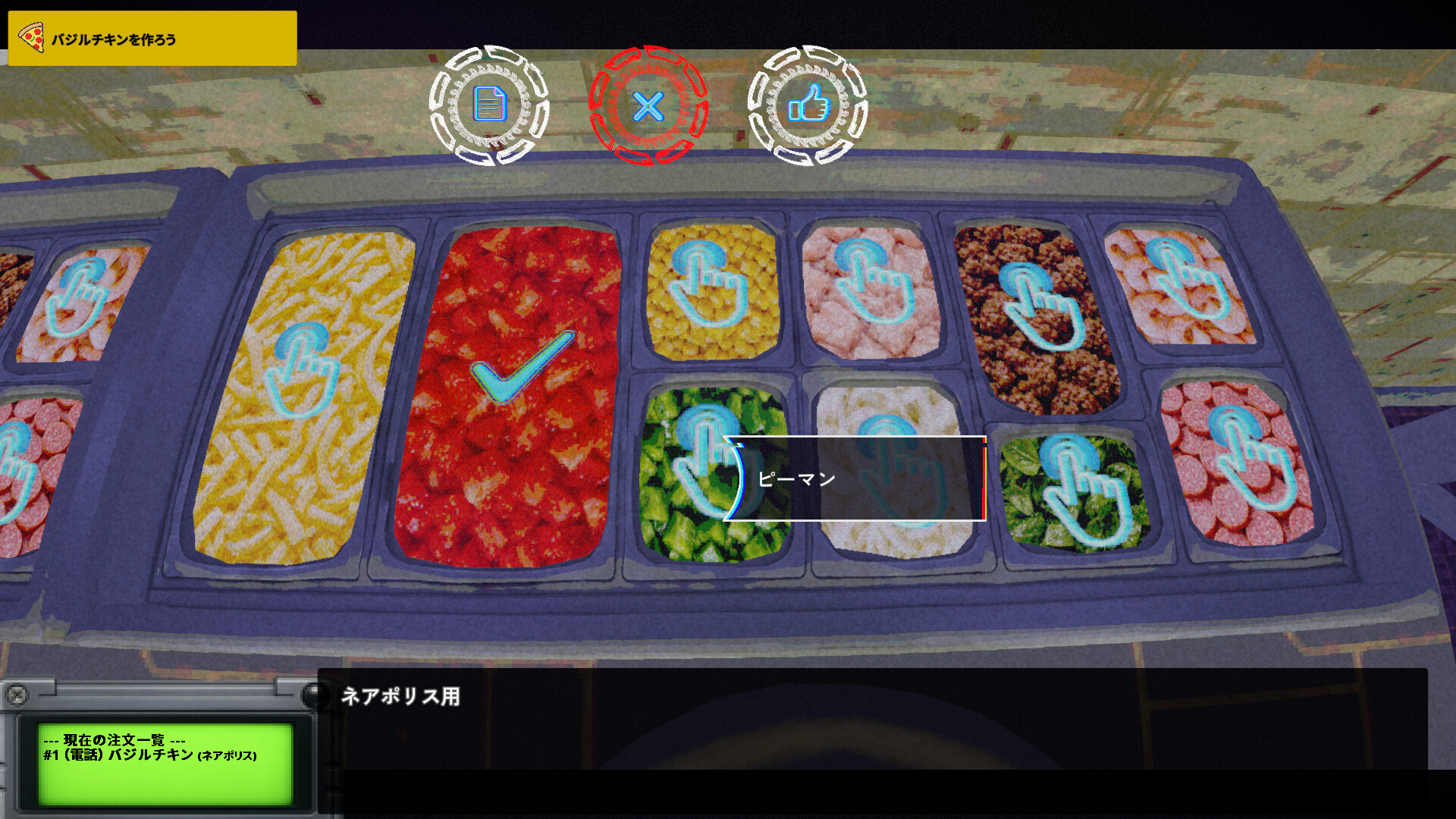The height and width of the screenshot is (819, 1456).
Task: Click the バジルチキンを作ろう objective banner
Action: (x=152, y=36)
